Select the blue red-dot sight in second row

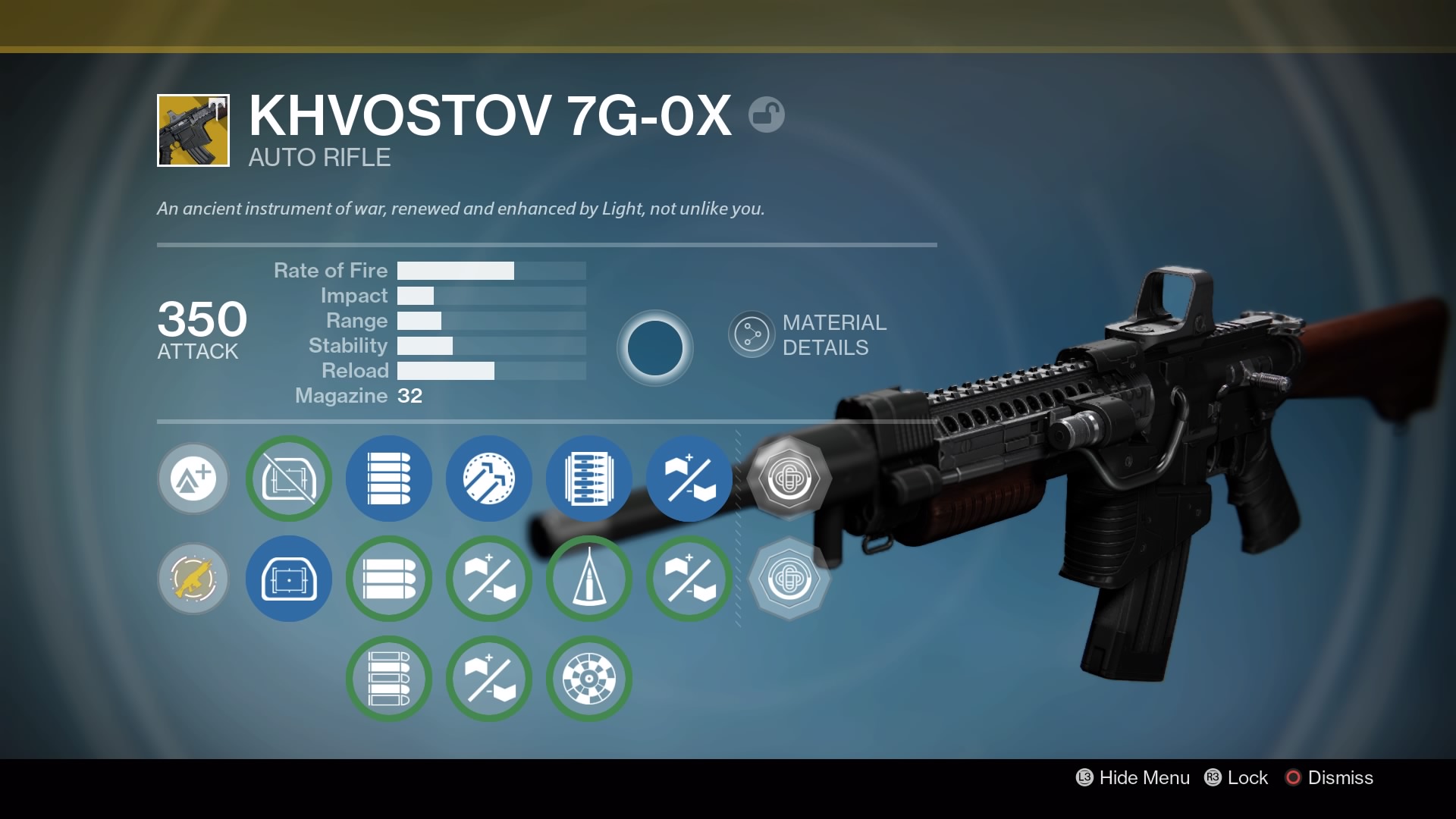point(288,579)
